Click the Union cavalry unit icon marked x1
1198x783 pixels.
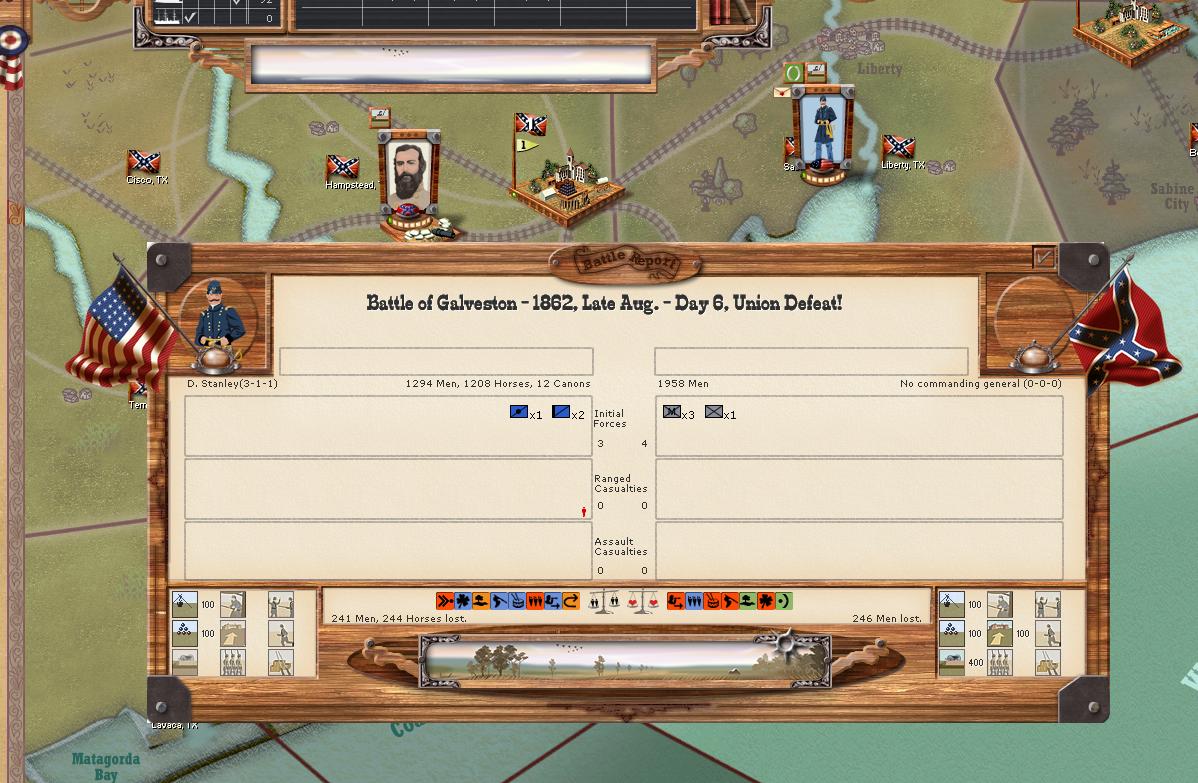point(519,412)
